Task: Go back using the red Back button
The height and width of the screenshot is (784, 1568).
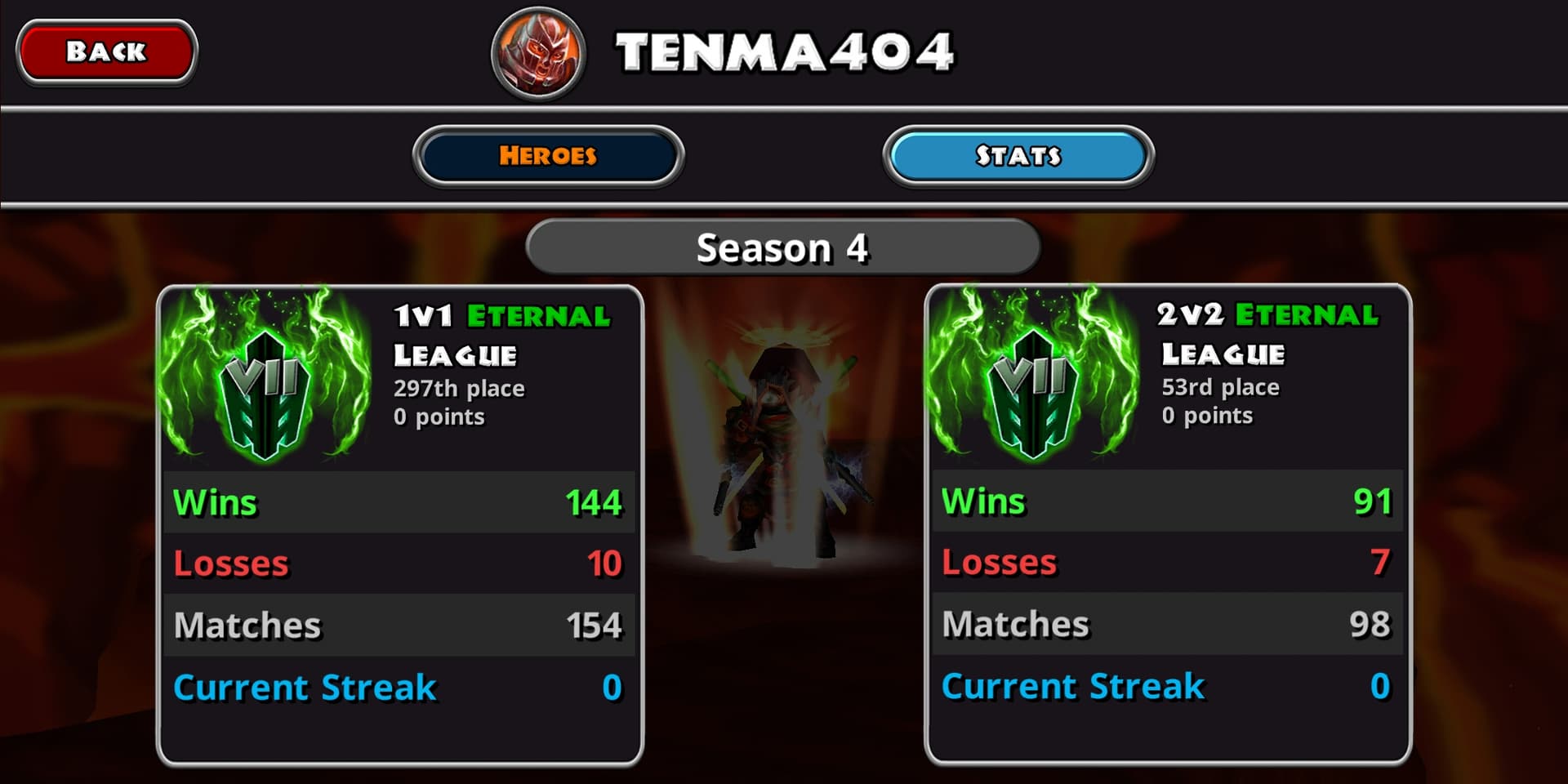Action: pos(106,52)
